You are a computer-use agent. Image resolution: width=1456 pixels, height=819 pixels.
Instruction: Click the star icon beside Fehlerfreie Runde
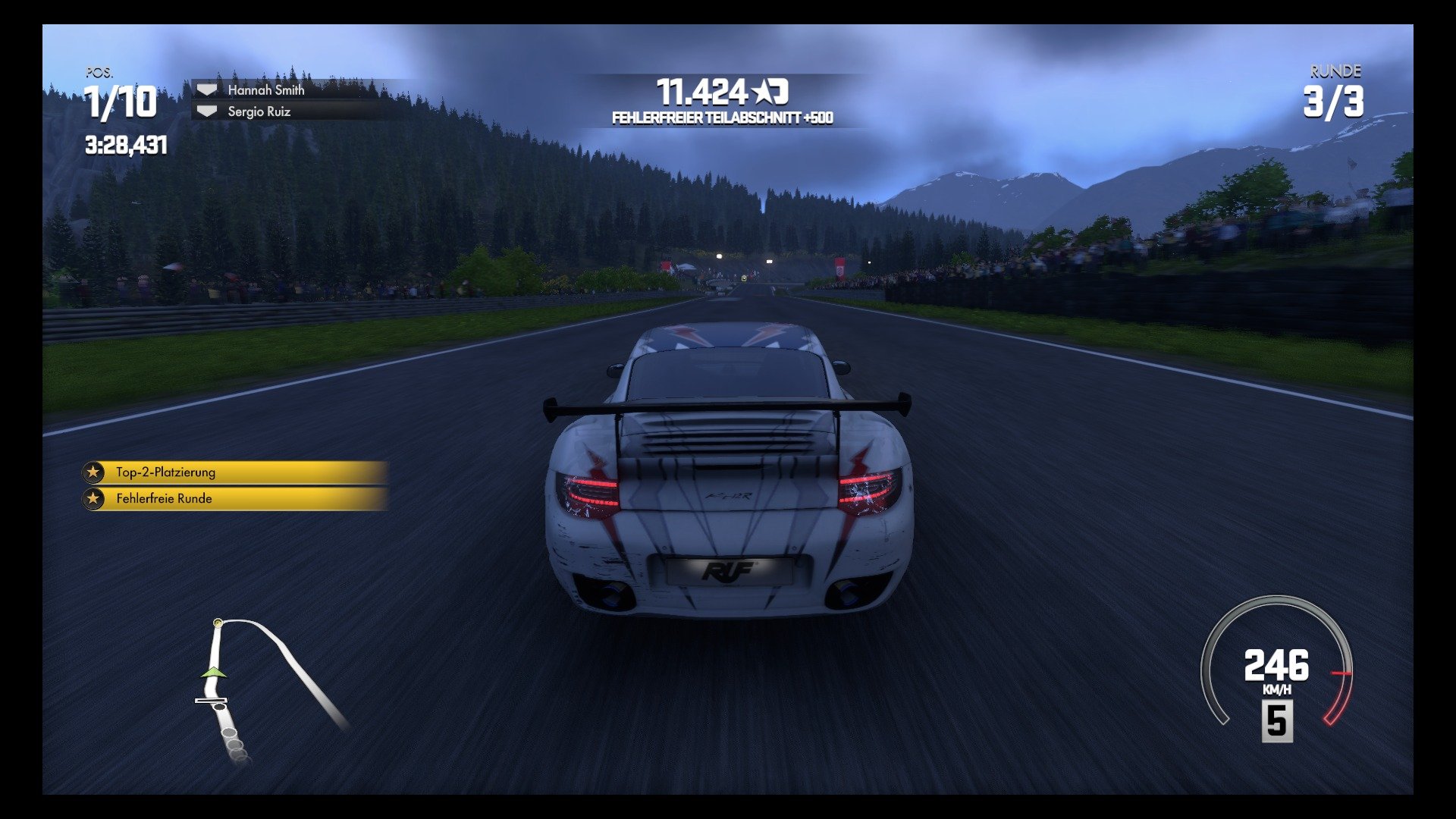click(x=93, y=499)
